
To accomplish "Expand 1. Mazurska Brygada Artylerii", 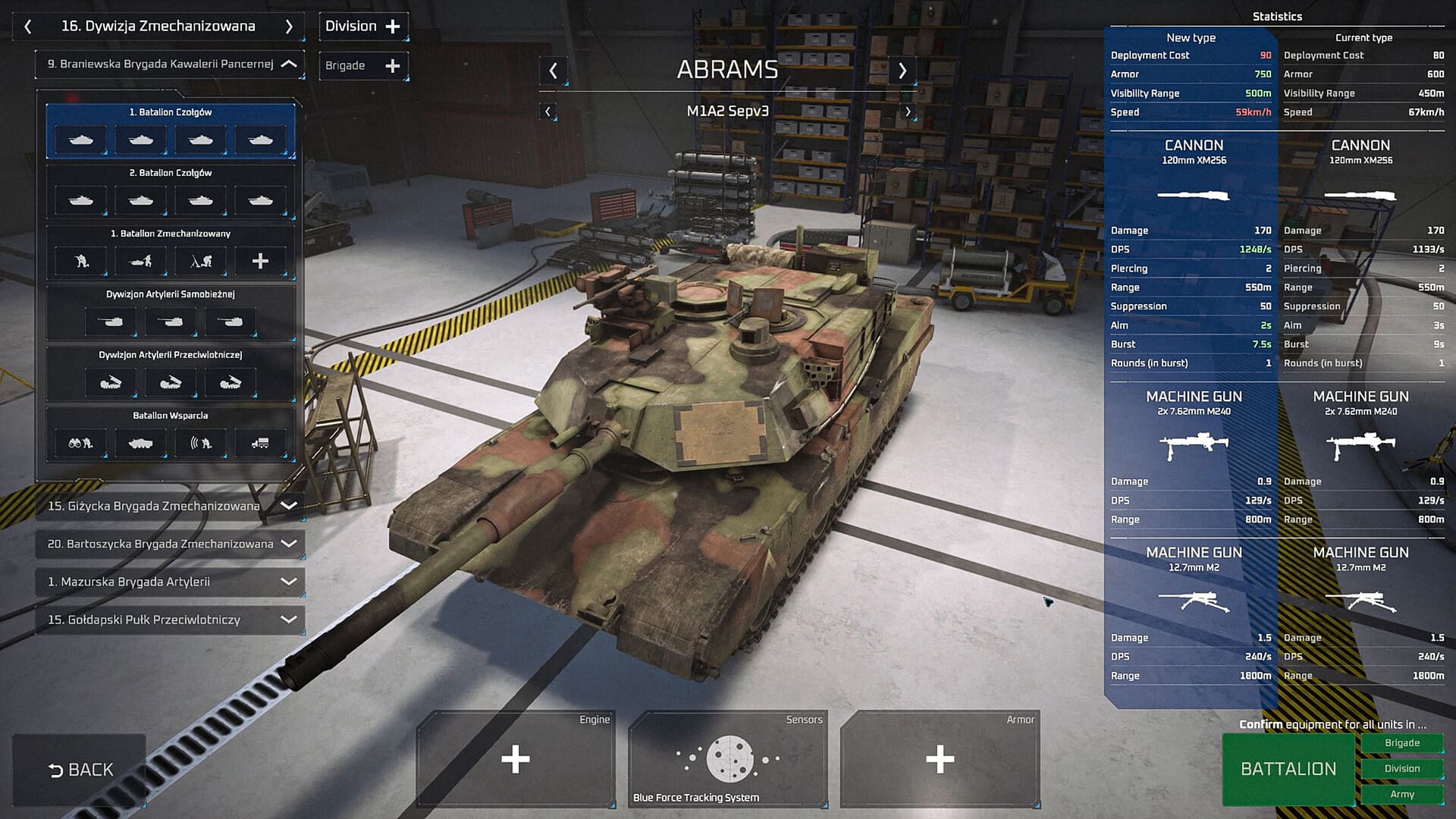I will tap(289, 582).
